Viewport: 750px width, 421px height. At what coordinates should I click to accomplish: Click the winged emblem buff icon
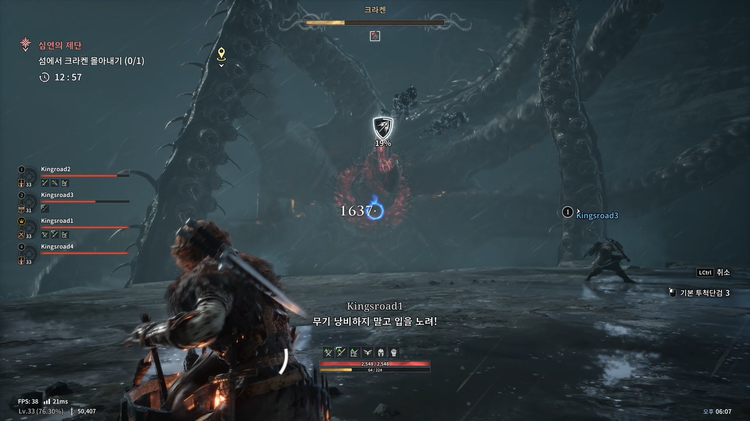point(367,353)
